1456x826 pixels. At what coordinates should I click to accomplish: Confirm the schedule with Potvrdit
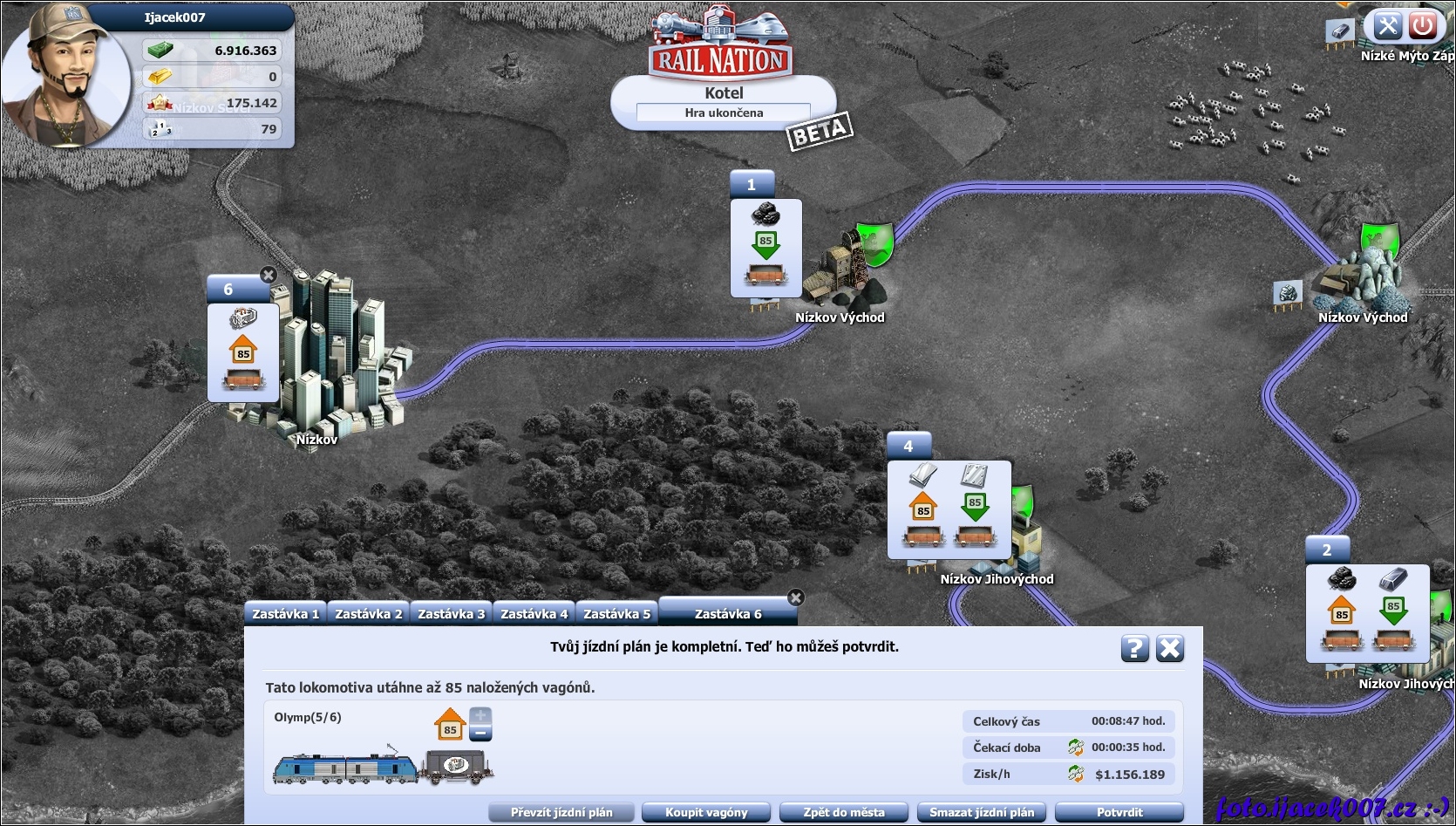1119,812
